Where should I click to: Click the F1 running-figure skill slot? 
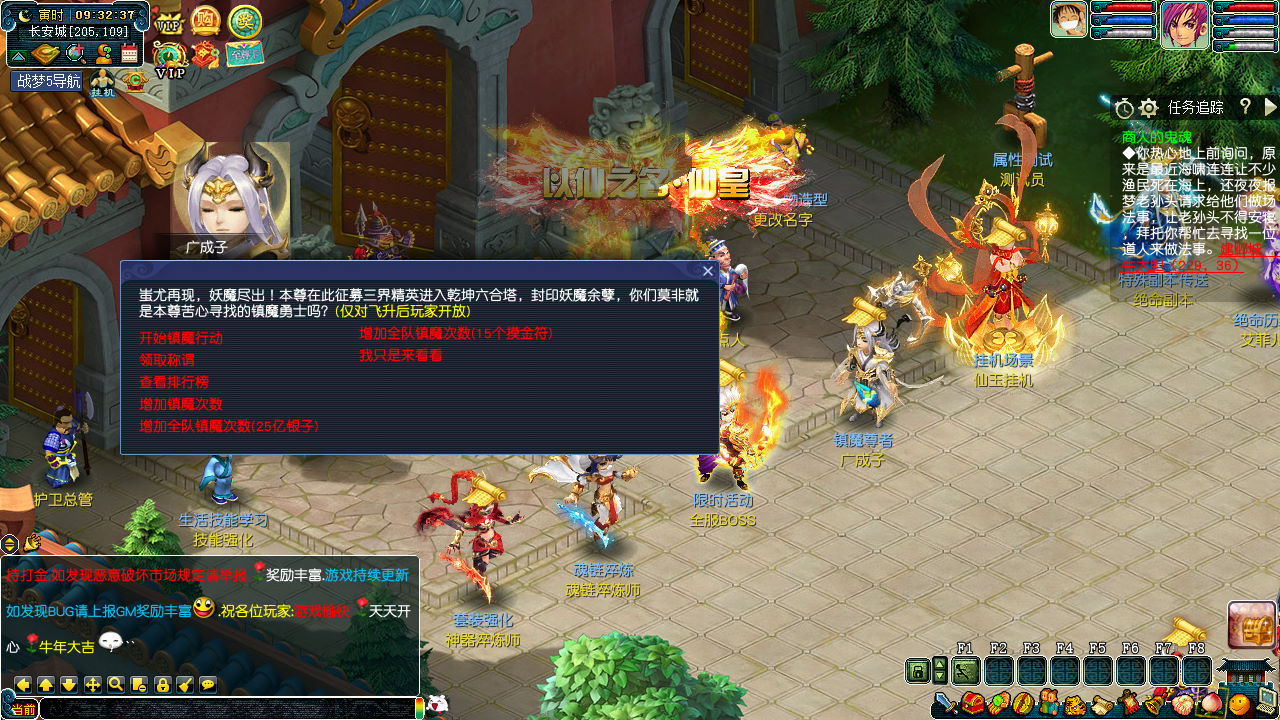pyautogui.click(x=965, y=671)
